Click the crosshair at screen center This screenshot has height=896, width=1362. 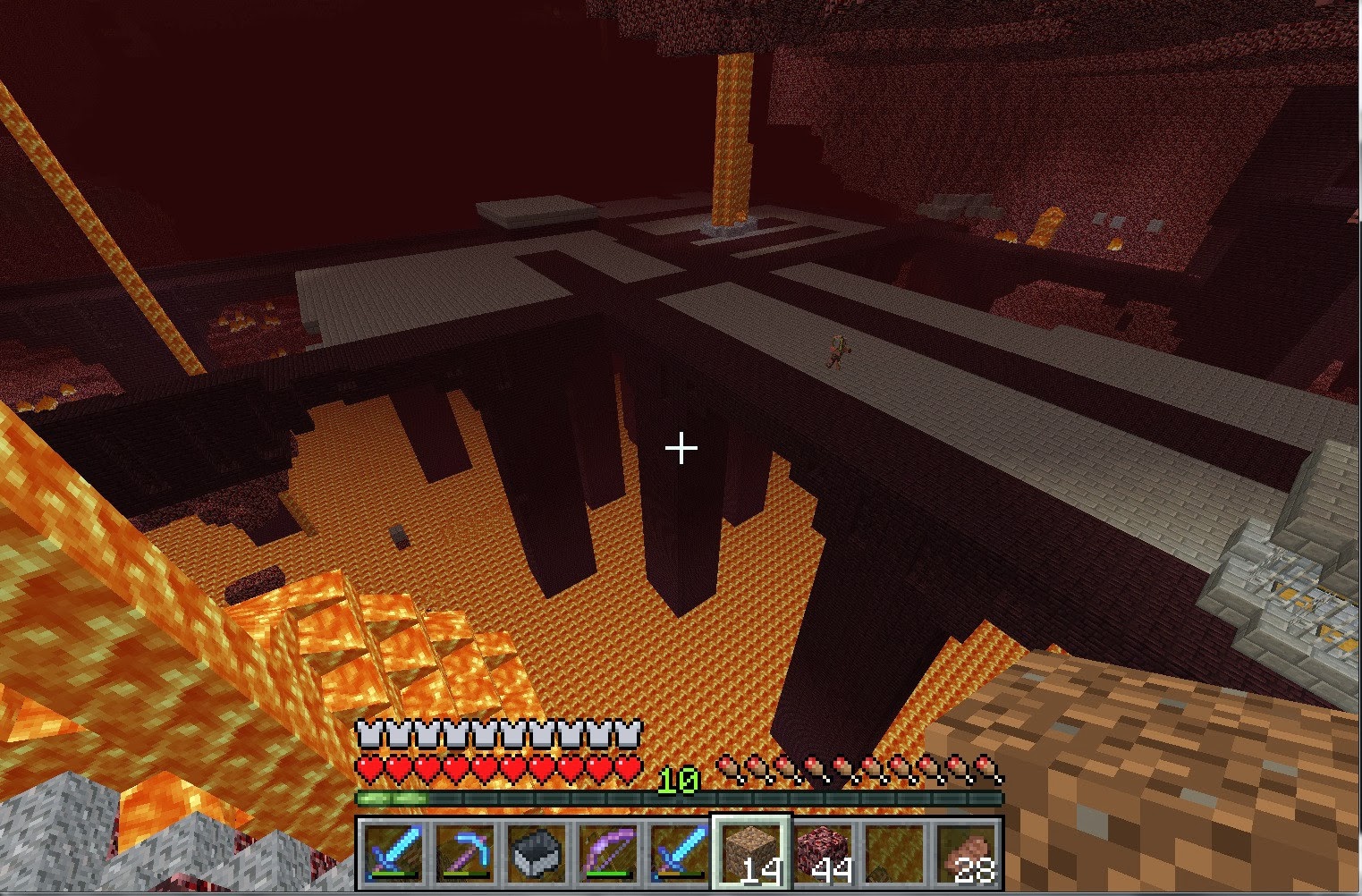tap(681, 446)
